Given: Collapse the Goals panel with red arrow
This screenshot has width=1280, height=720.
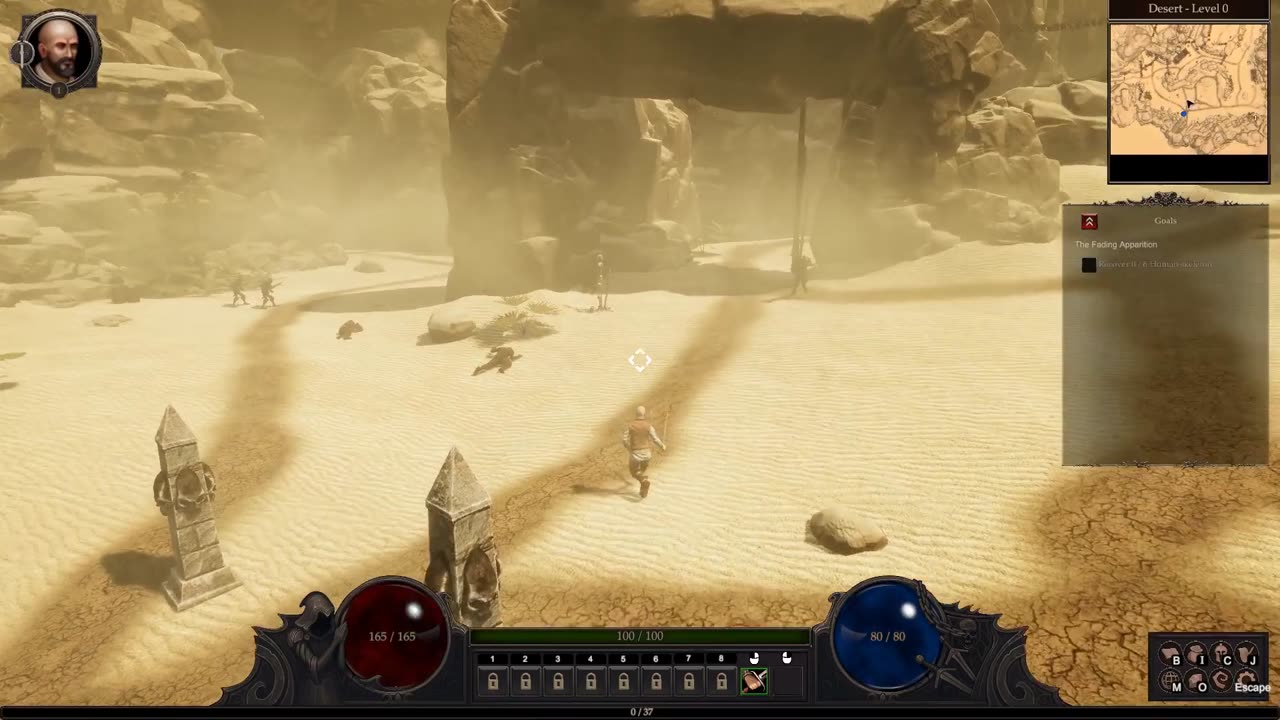Looking at the screenshot, I should [x=1089, y=222].
